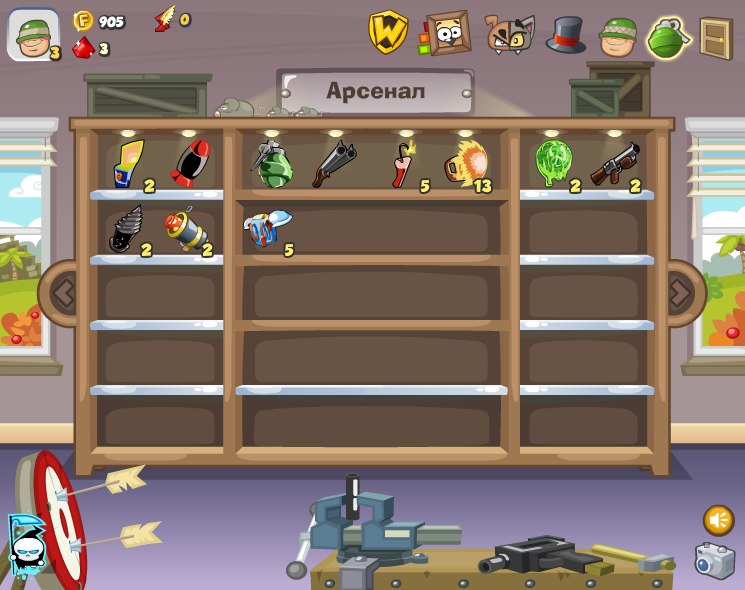Open the framed portrait icon in the top bar

pos(447,34)
